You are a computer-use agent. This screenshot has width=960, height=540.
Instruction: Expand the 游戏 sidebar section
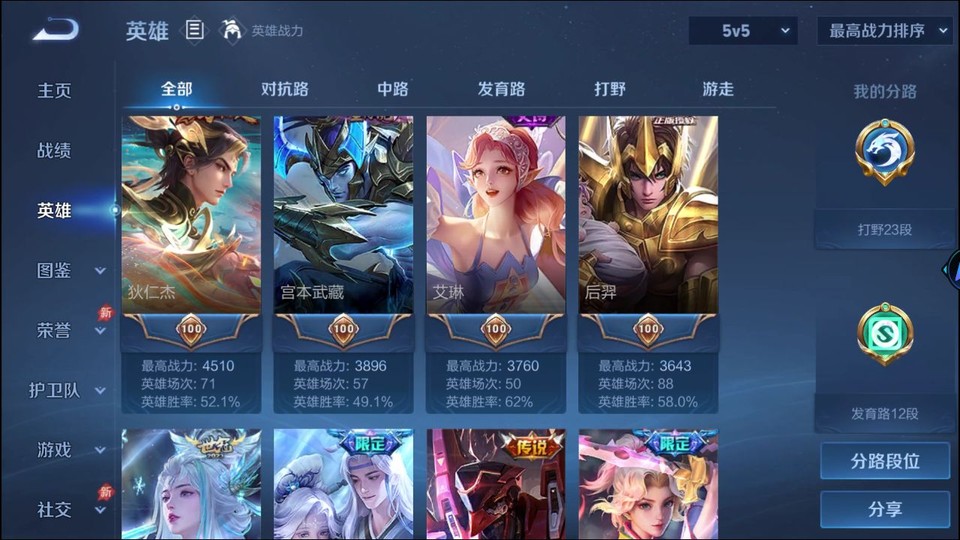(70, 450)
